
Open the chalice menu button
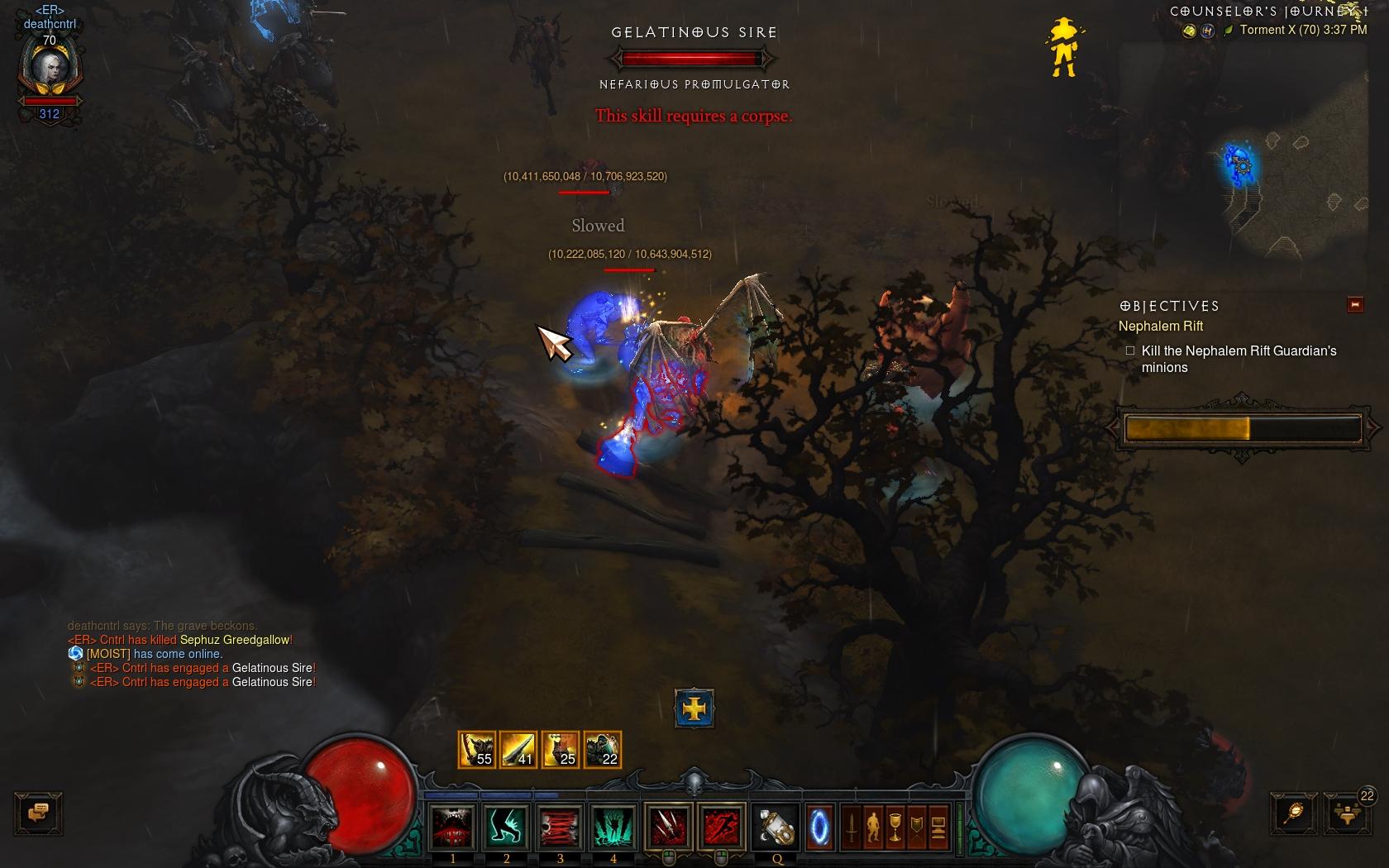[x=895, y=827]
